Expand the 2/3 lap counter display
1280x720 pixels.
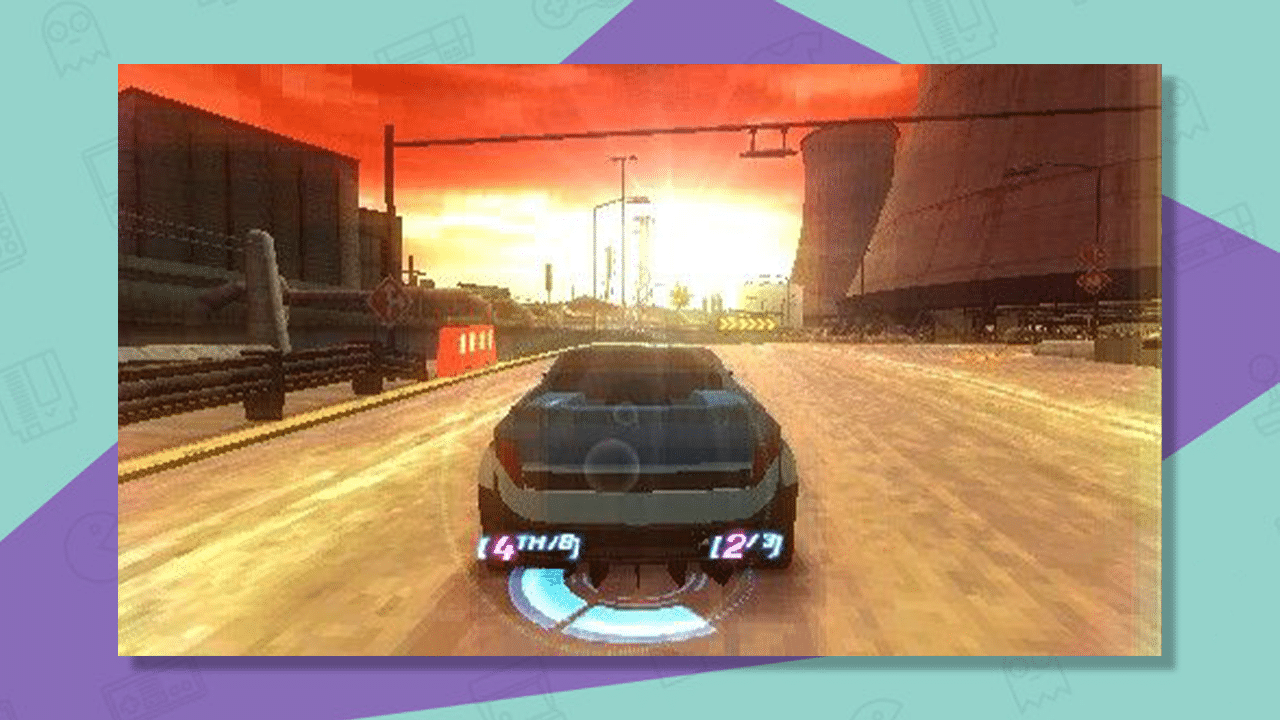pyautogui.click(x=744, y=547)
